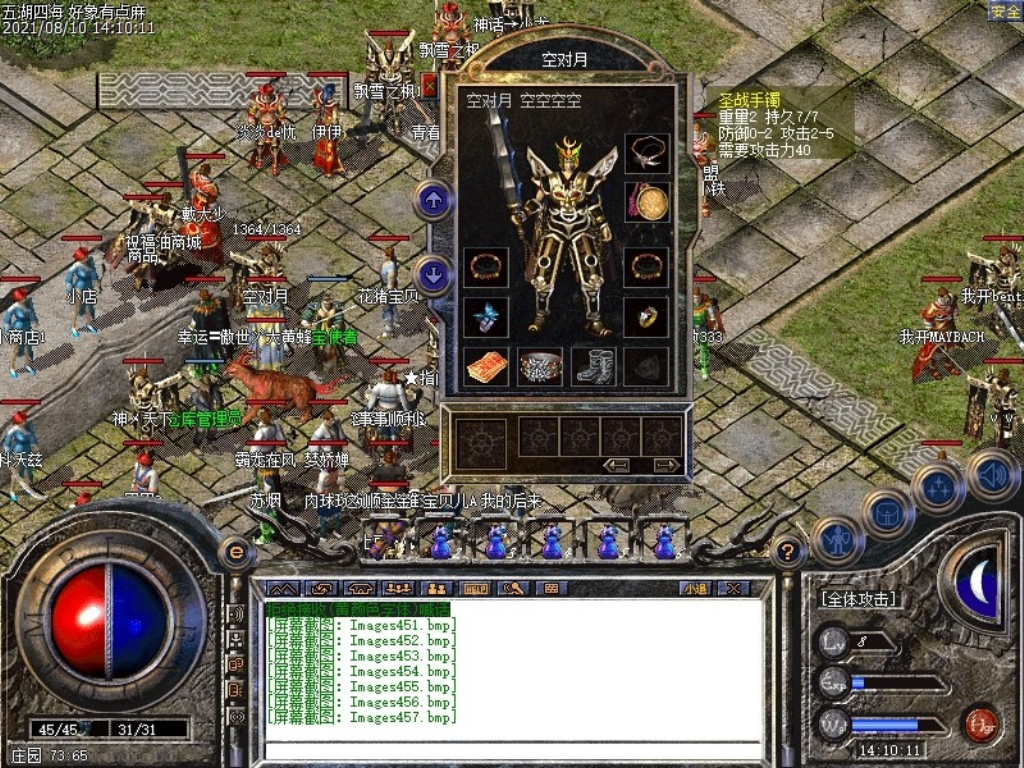The image size is (1024, 768).
Task: Toggle the 全体攻击 attack mode label
Action: pyautogui.click(x=858, y=599)
